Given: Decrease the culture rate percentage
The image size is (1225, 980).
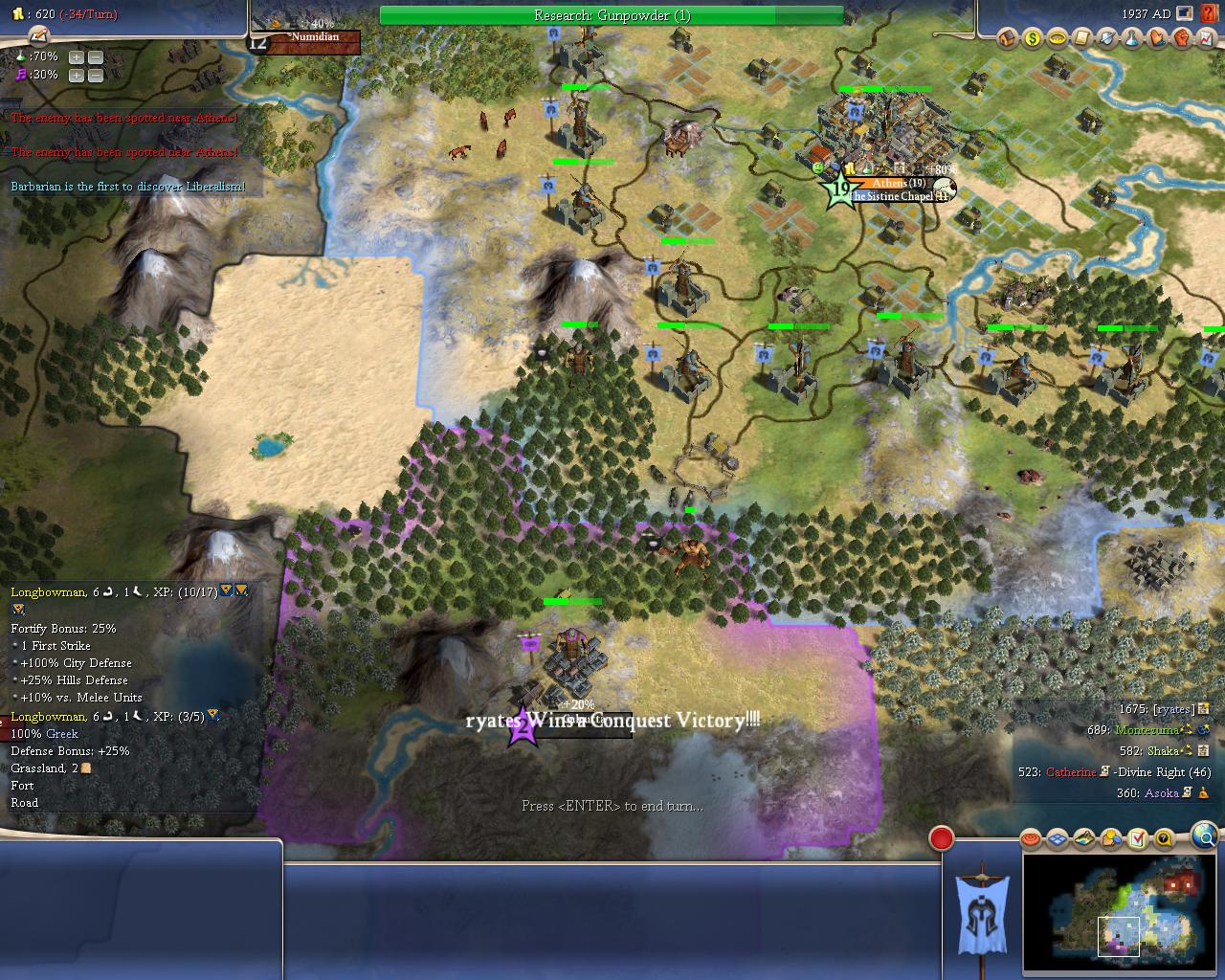Looking at the screenshot, I should [96, 75].
